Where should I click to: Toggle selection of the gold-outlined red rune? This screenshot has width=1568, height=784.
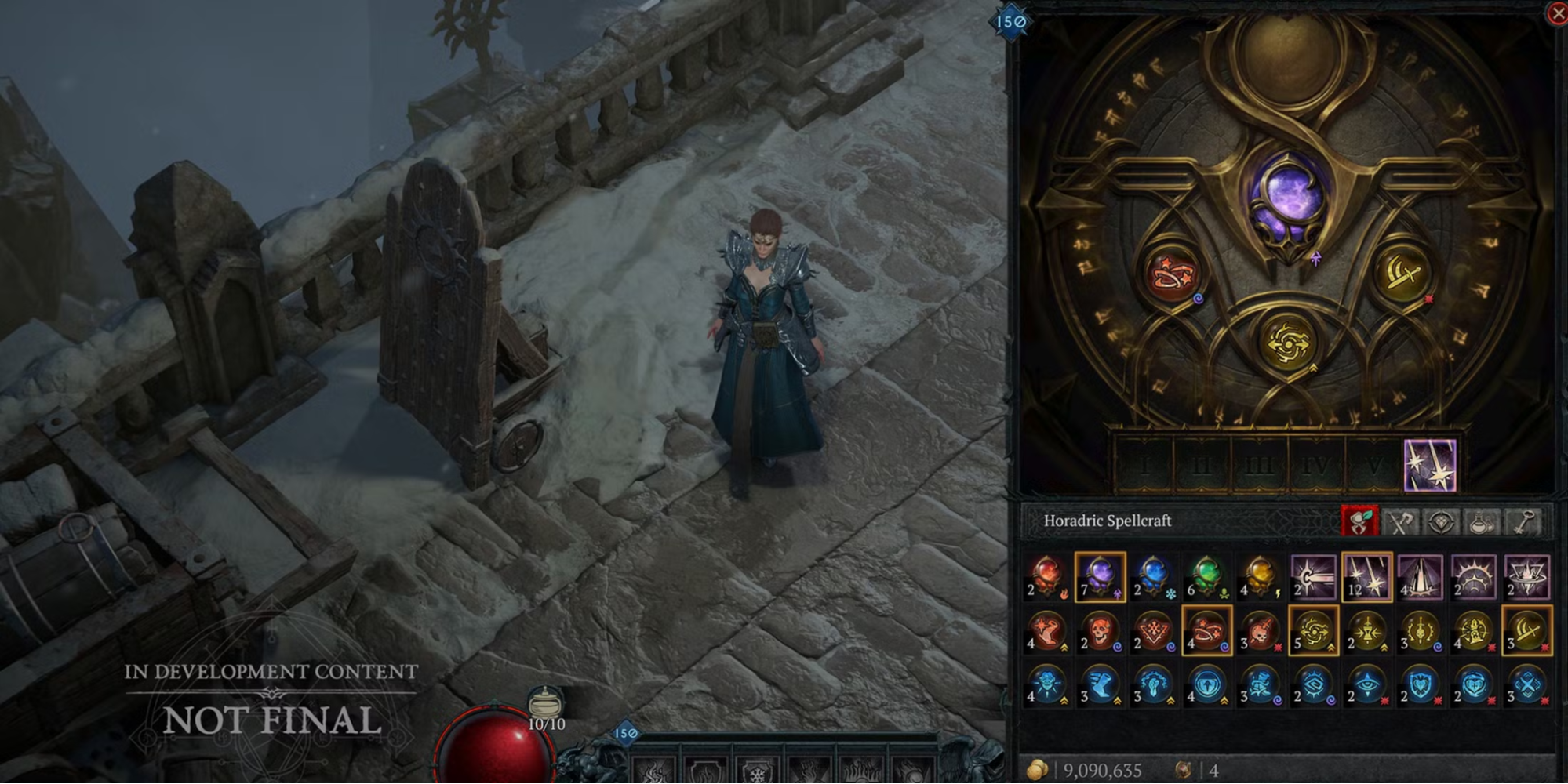[1206, 633]
